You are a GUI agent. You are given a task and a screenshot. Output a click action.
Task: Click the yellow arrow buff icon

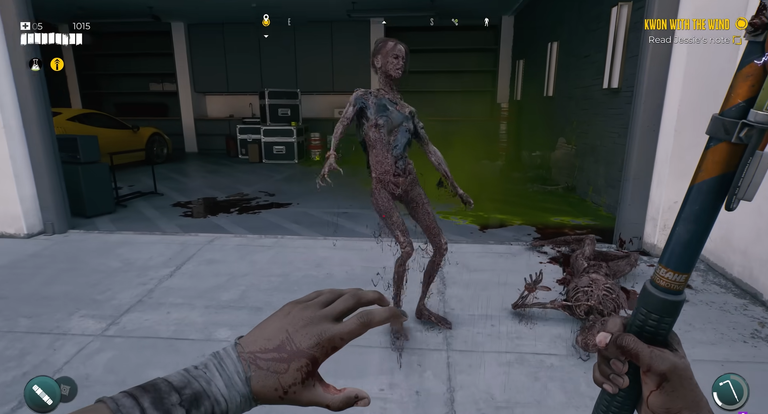point(57,64)
